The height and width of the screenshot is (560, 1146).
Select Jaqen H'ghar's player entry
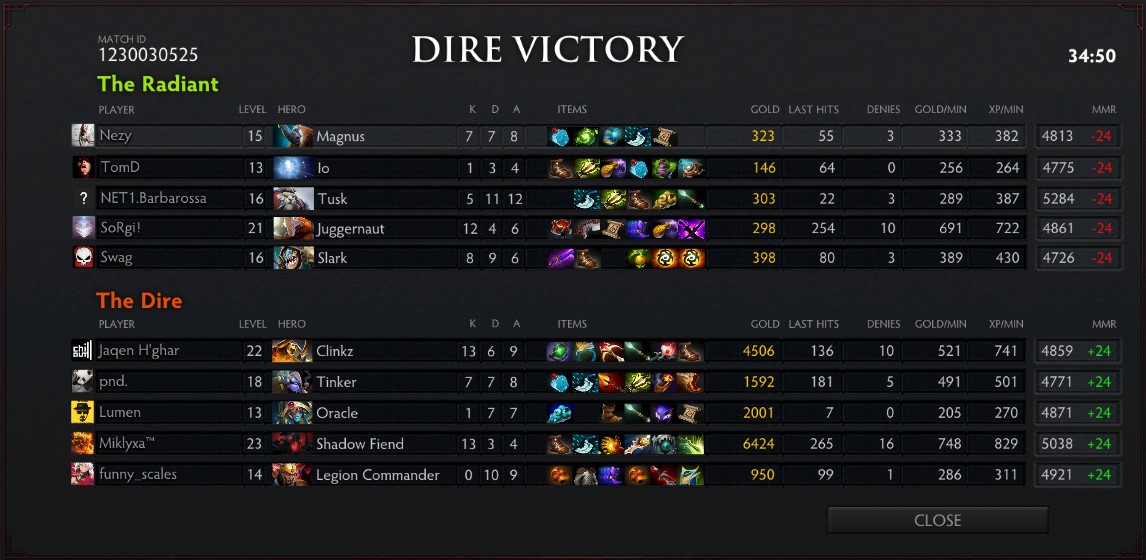[138, 351]
